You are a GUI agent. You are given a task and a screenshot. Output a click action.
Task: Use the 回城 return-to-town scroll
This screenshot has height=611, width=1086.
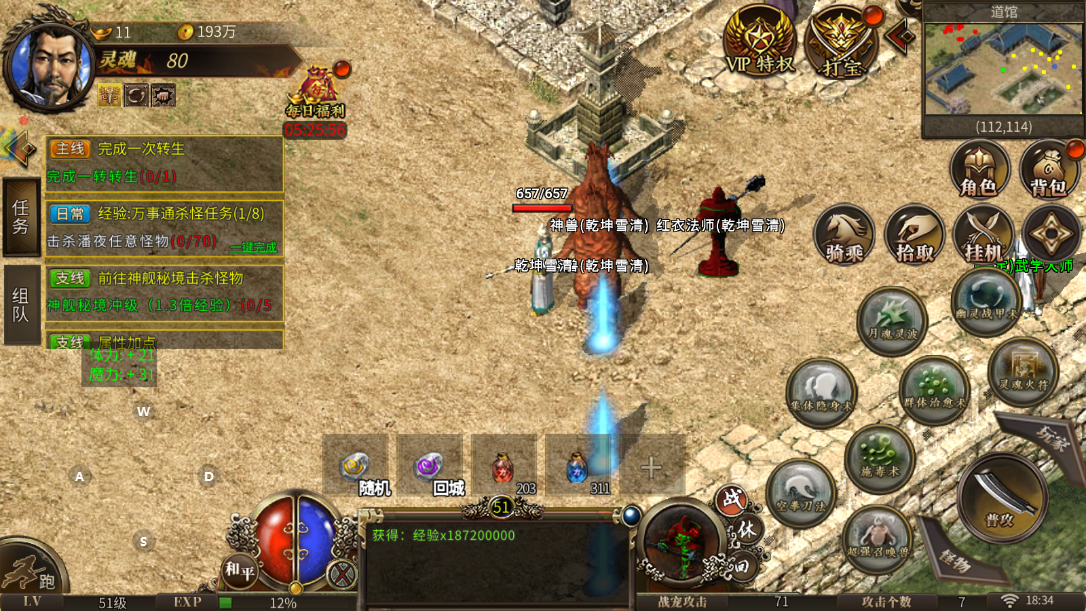coord(430,467)
